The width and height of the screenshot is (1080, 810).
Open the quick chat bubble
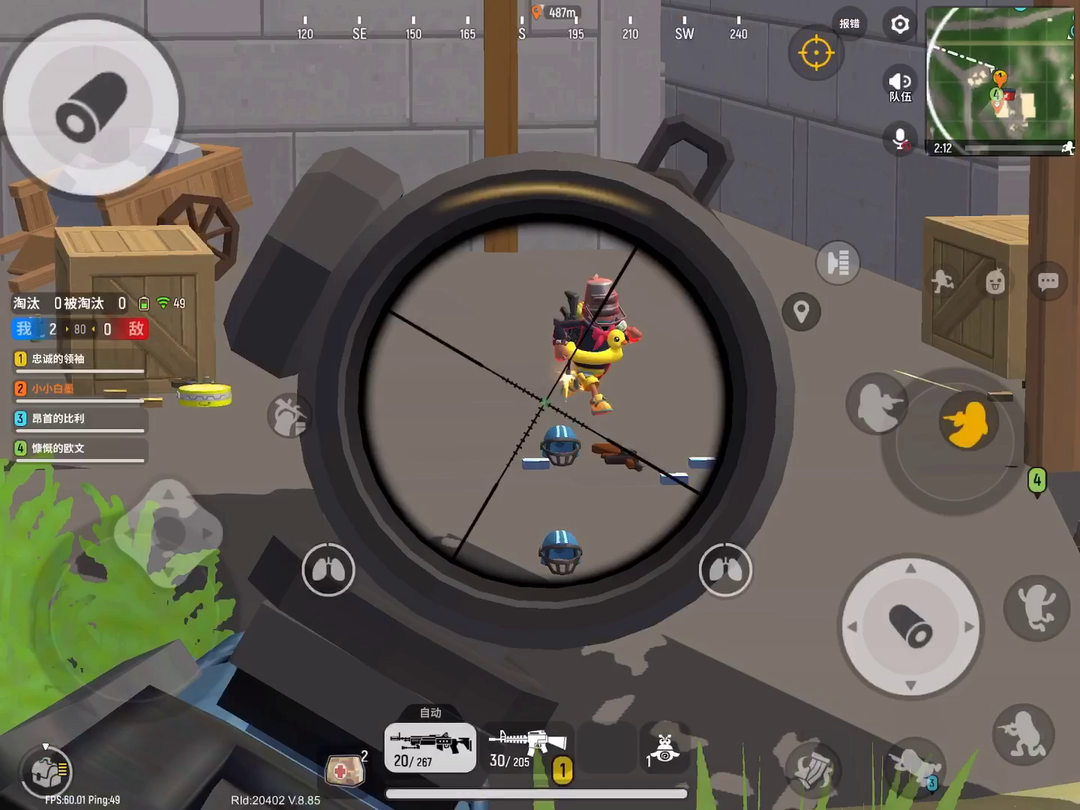point(1048,282)
